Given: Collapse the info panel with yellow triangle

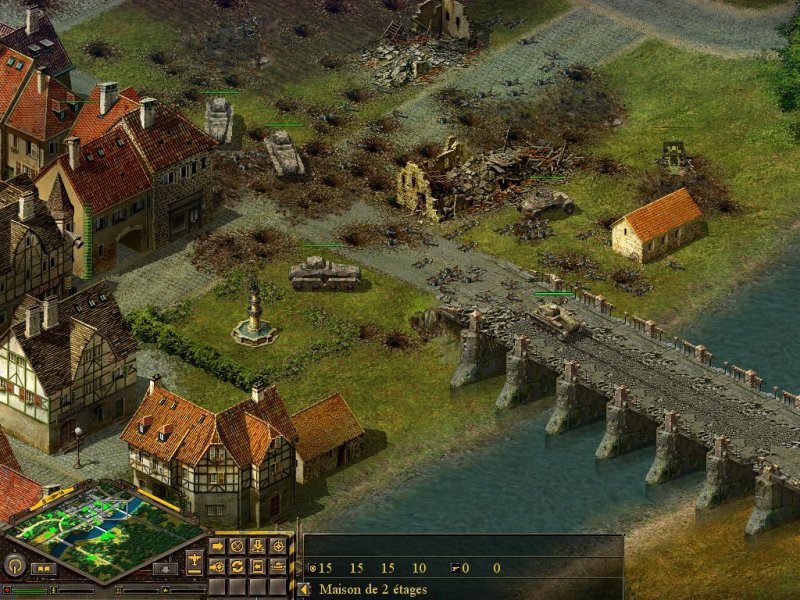Looking at the screenshot, I should (304, 589).
